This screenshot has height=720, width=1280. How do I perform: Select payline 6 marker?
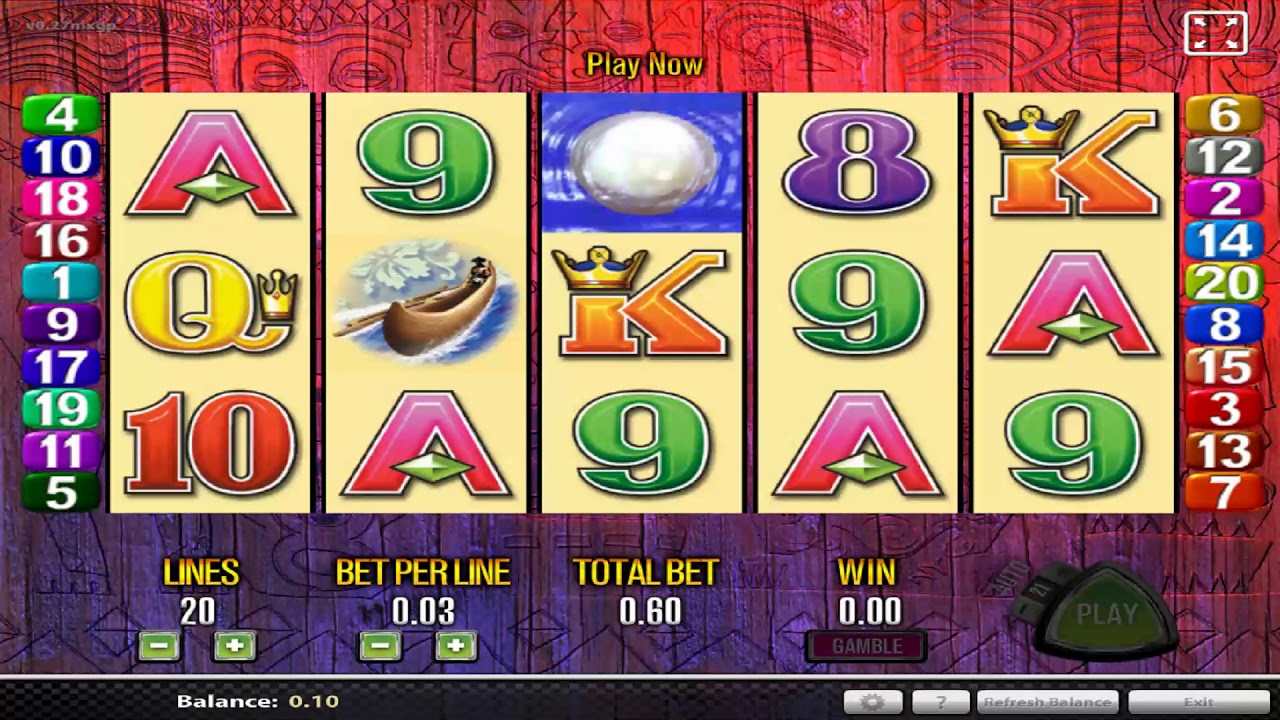pyautogui.click(x=1224, y=114)
